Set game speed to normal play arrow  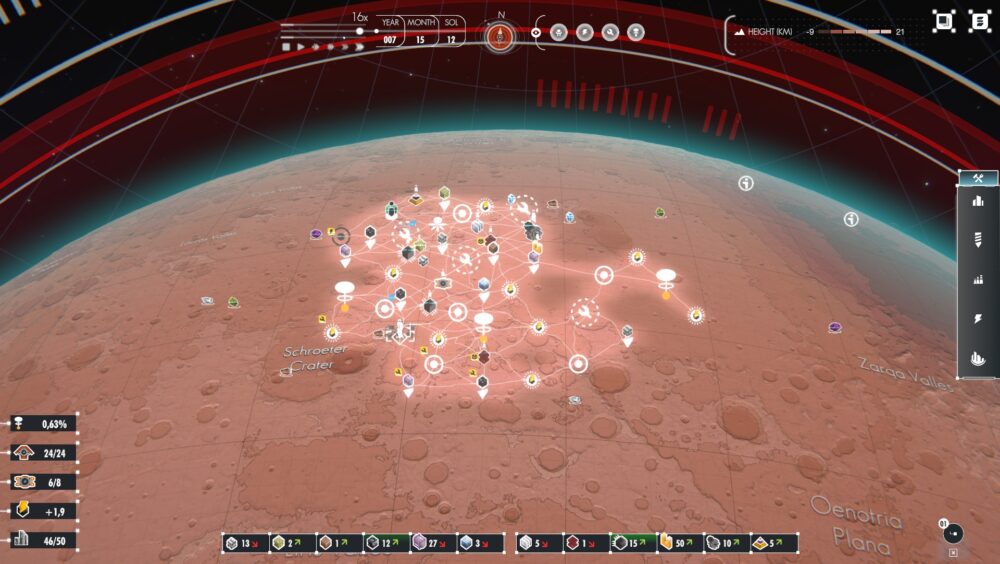click(x=300, y=47)
